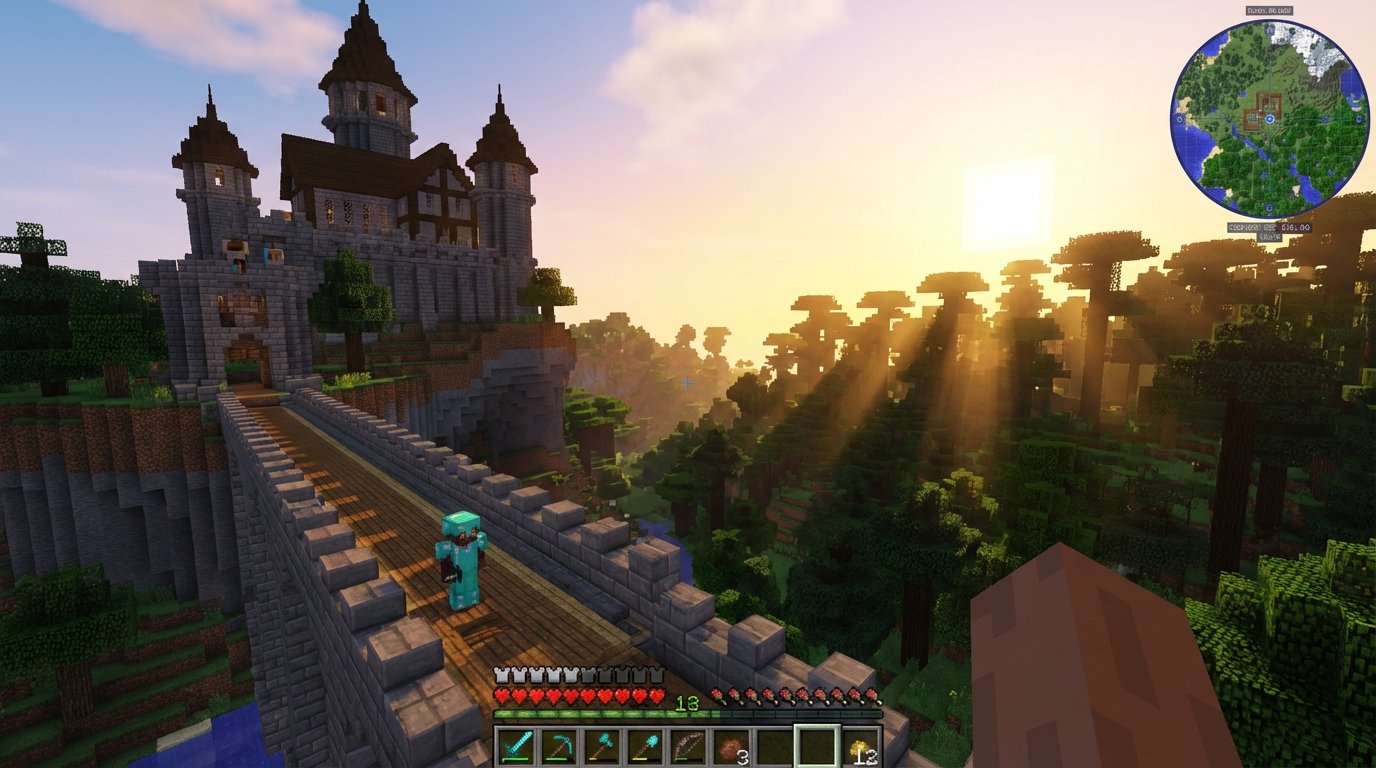Click the biome label above the minimap
Viewport: 1376px width, 768px height.
tap(1269, 12)
